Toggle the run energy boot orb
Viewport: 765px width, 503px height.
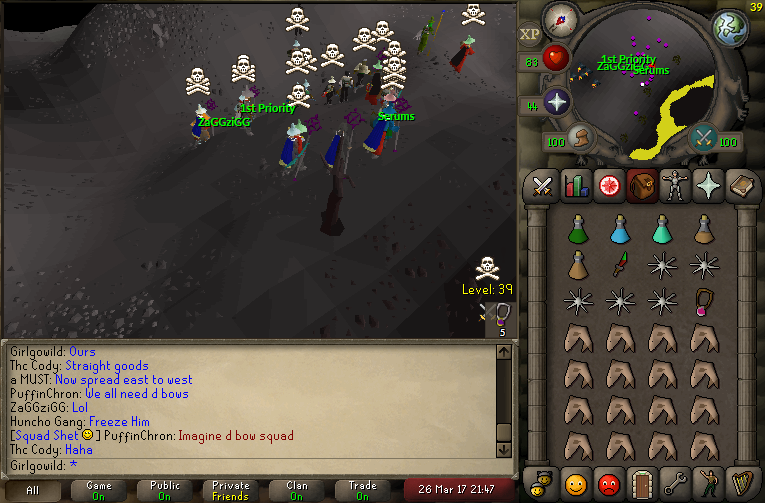point(580,138)
